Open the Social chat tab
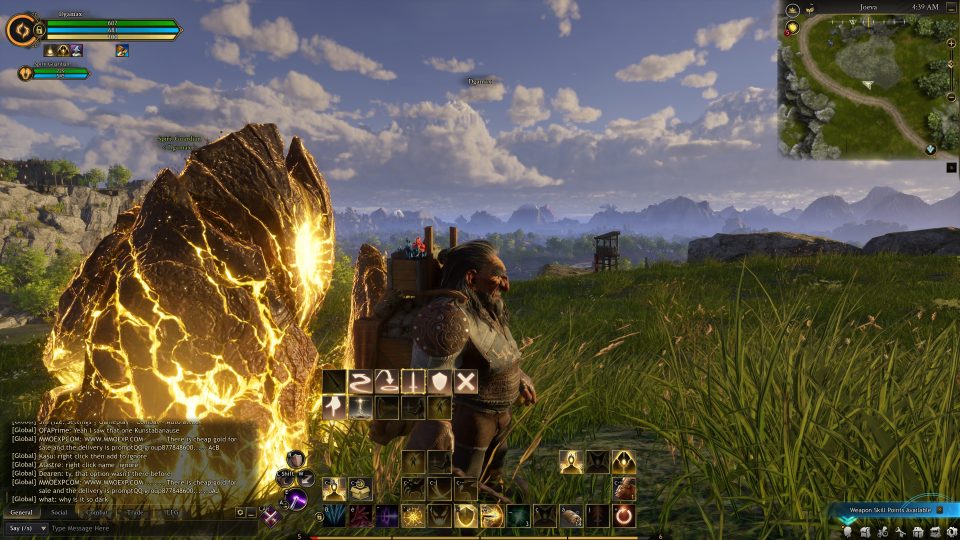This screenshot has height=540, width=960. [x=59, y=511]
